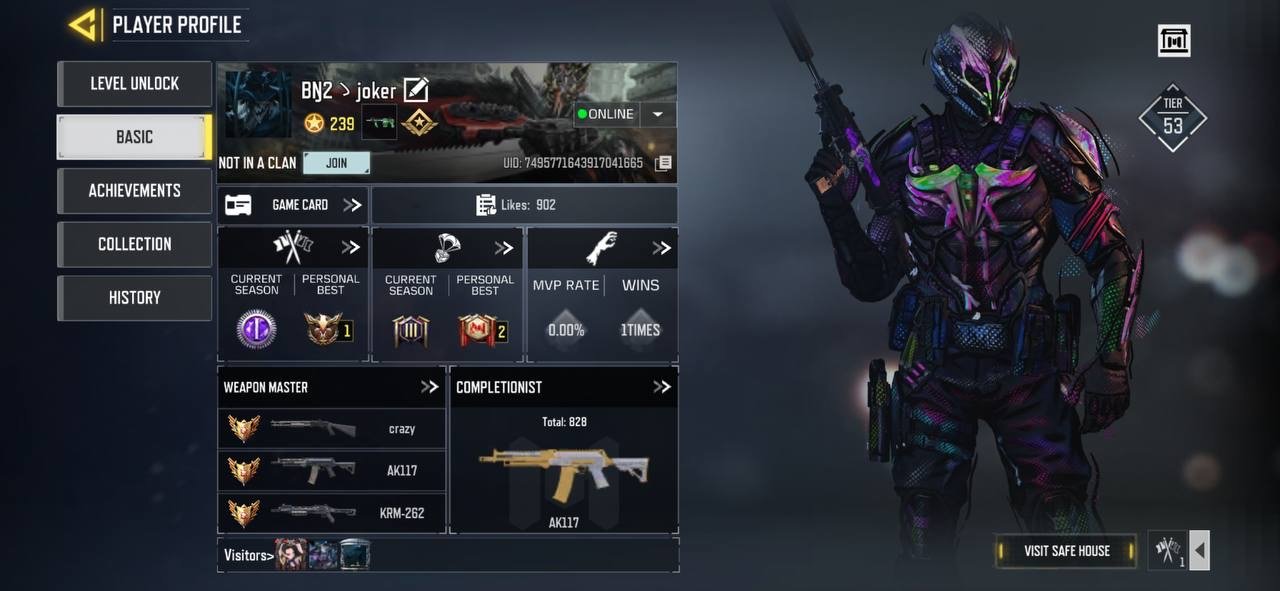
Task: Expand the MVP Rate and Wins stats
Action: click(x=661, y=248)
